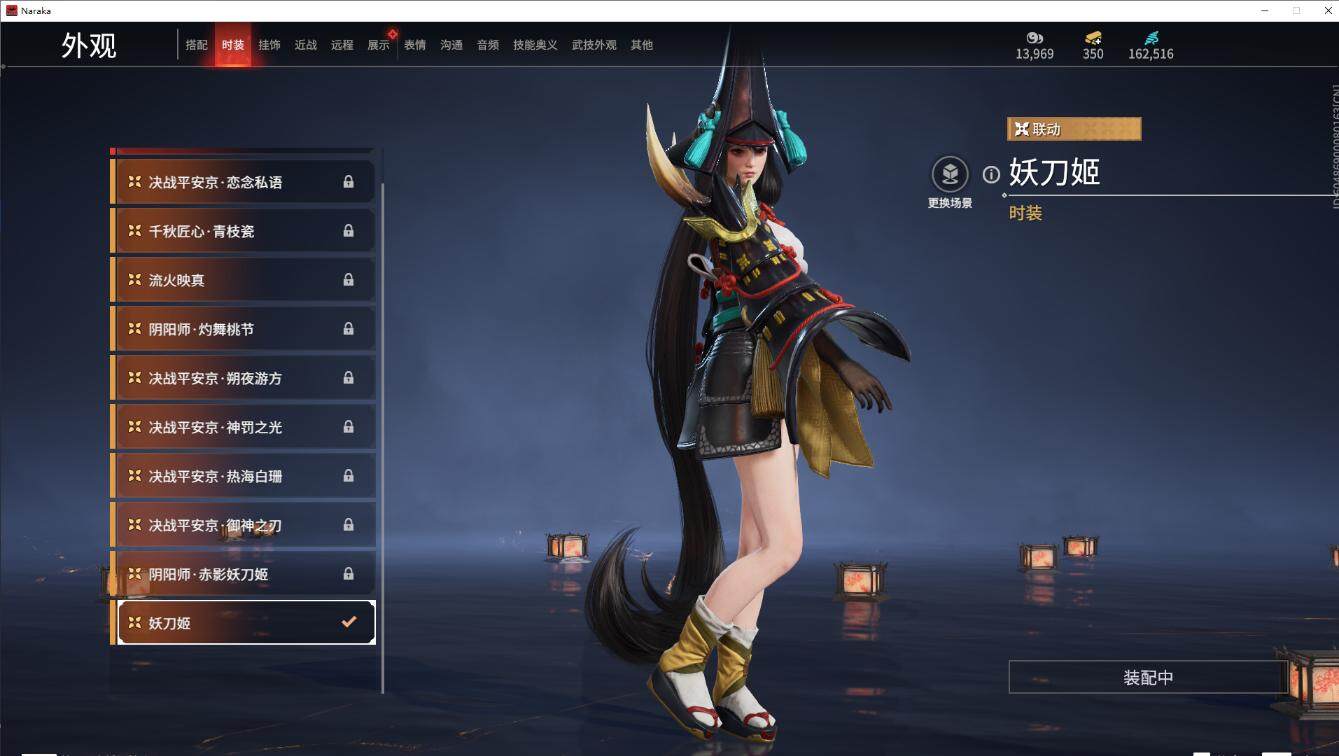Close the Naraka game window
1339x756 pixels.
click(1324, 10)
